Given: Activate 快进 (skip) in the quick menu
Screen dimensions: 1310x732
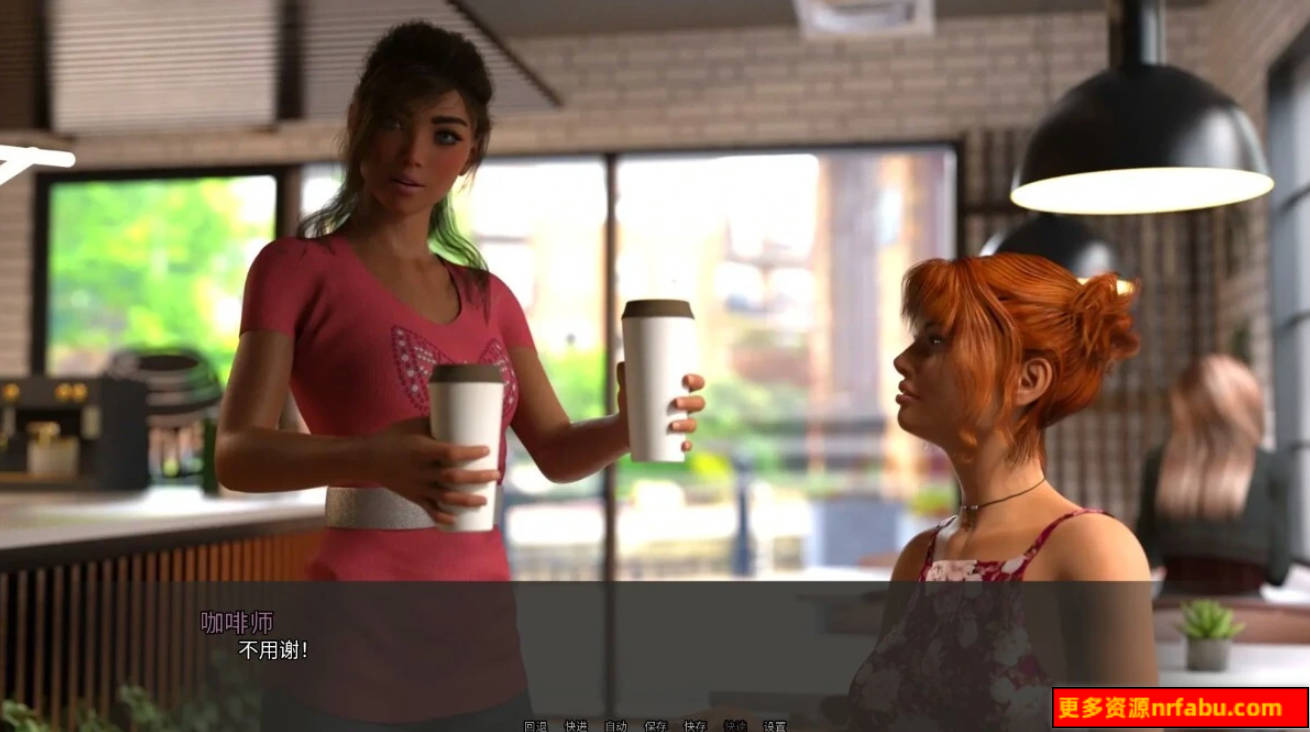Looking at the screenshot, I should coord(575,726).
